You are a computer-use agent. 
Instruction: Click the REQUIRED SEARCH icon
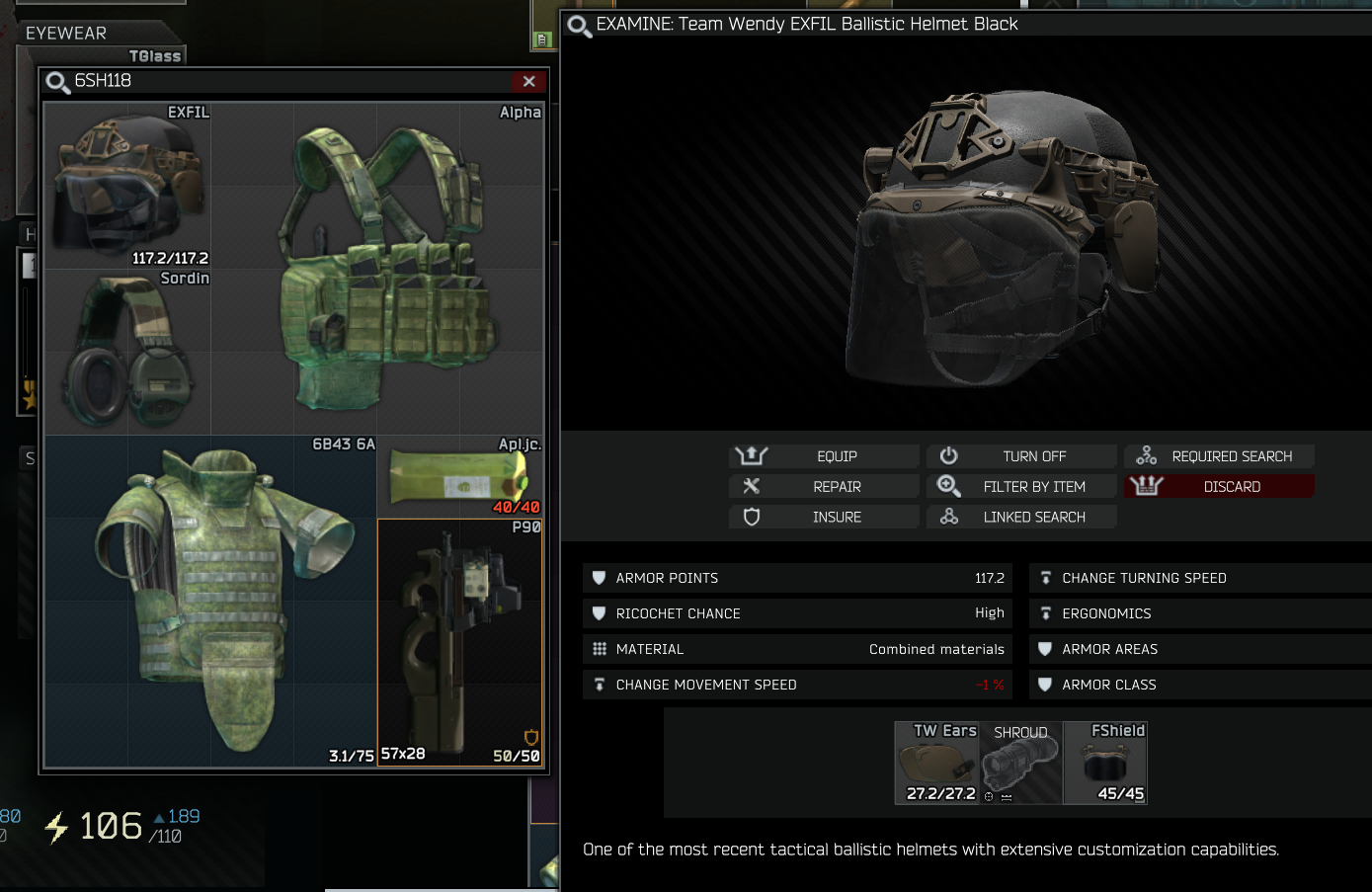tap(1146, 455)
